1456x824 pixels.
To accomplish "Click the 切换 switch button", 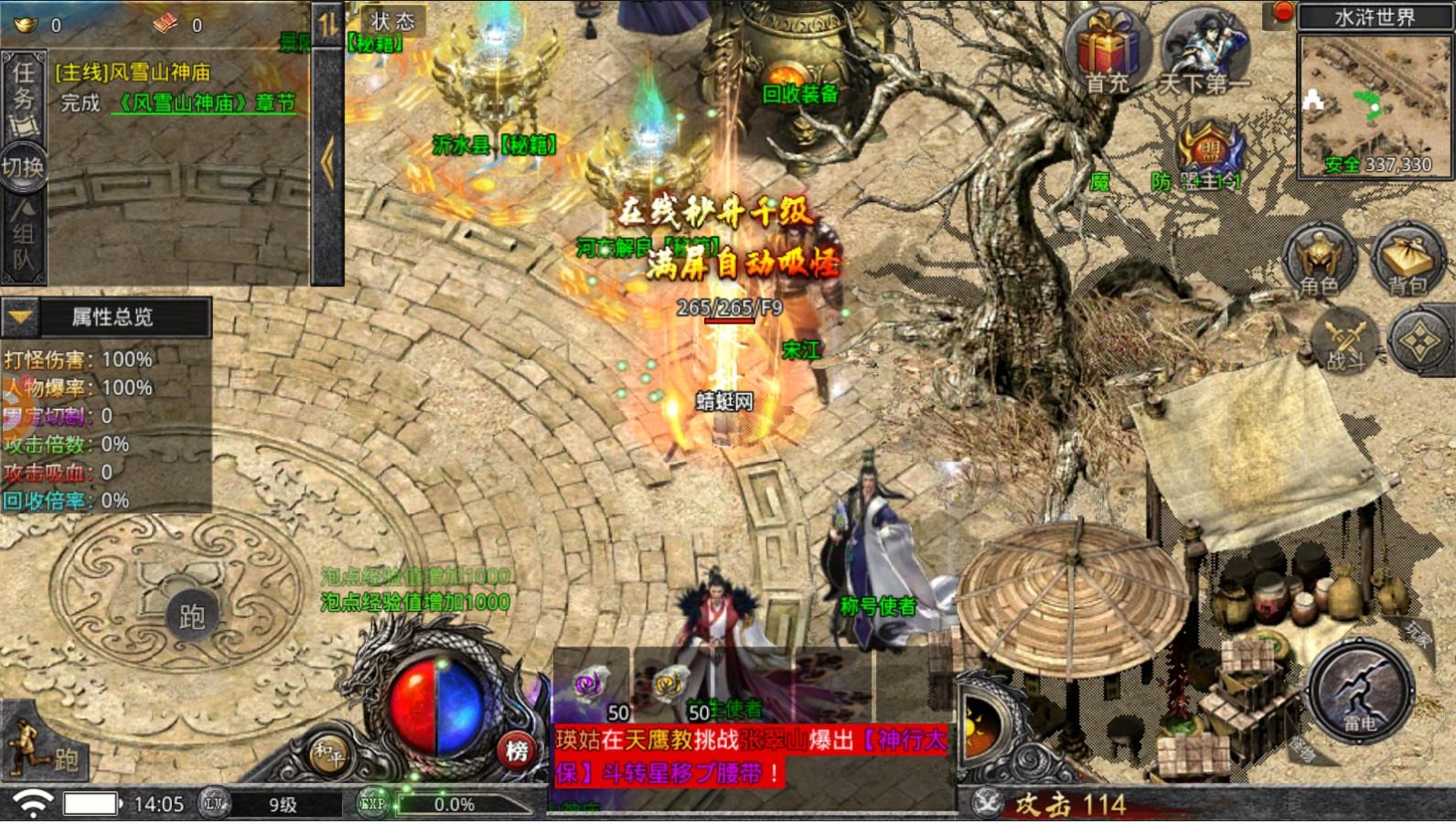I will coord(23,167).
